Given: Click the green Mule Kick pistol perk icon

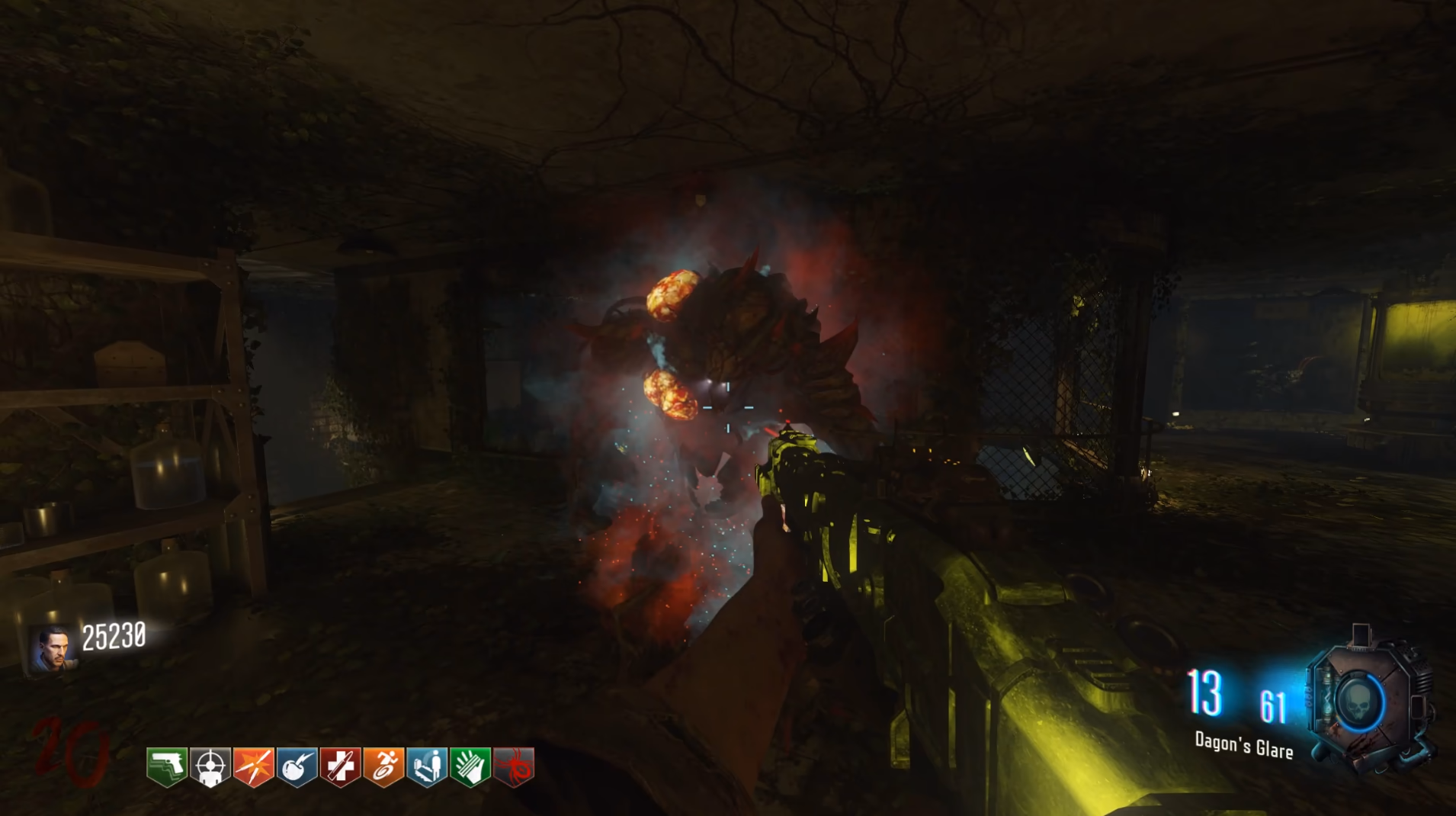Looking at the screenshot, I should click(x=167, y=766).
